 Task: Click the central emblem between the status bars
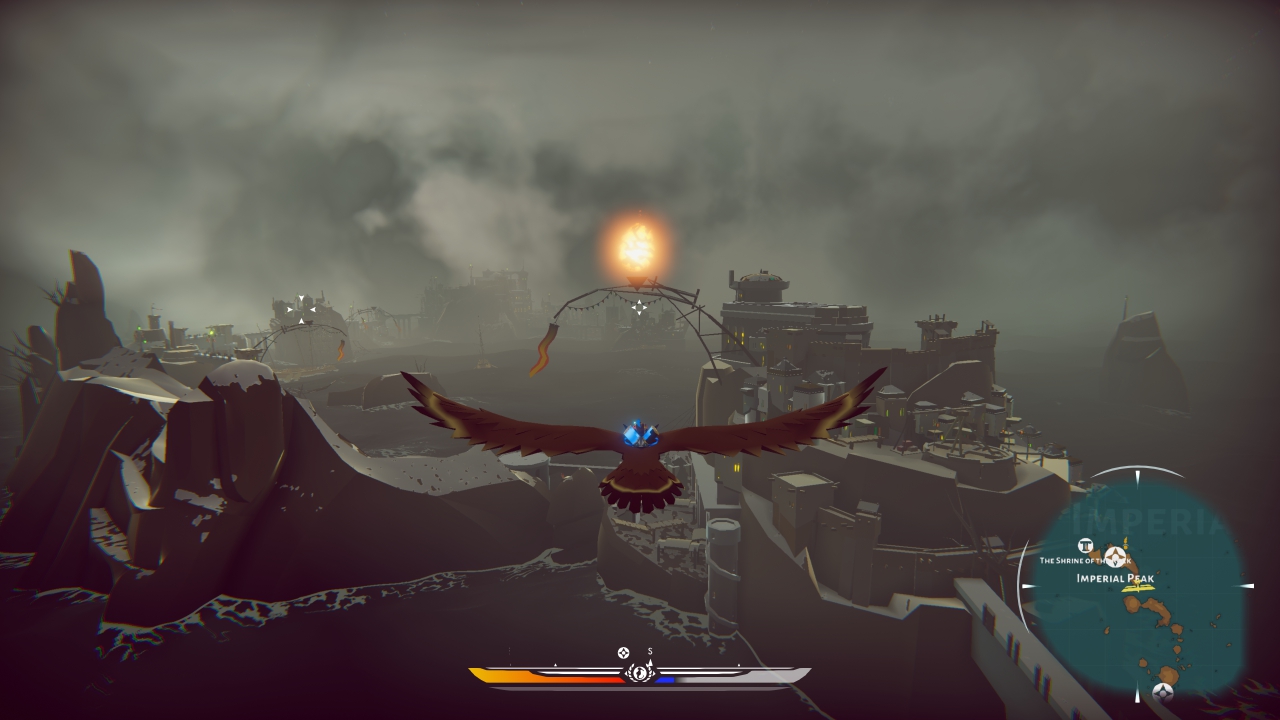pyautogui.click(x=639, y=673)
